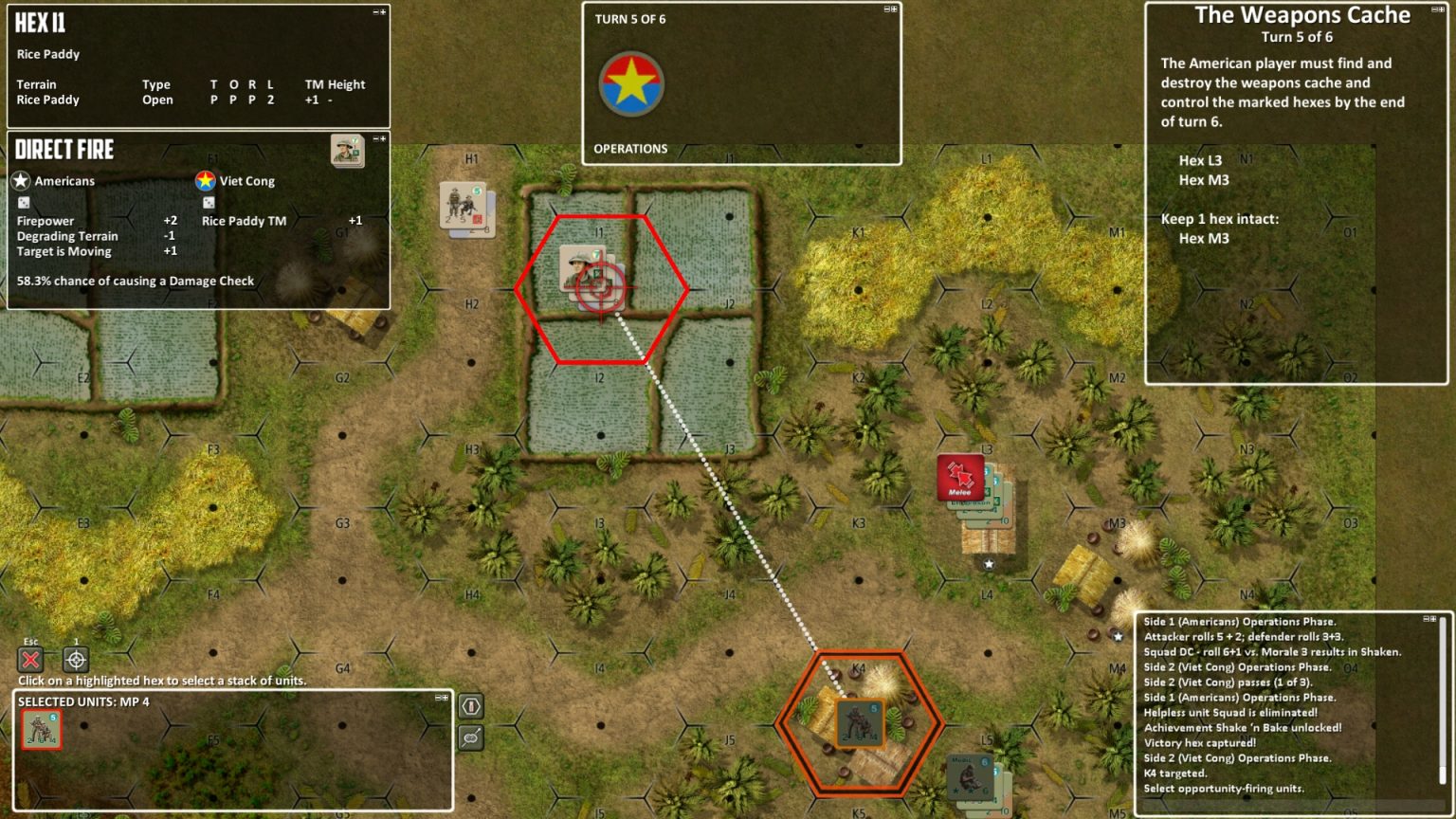Cancel targeting with the red X Esc button
Viewport: 1456px width, 819px height.
pos(30,659)
